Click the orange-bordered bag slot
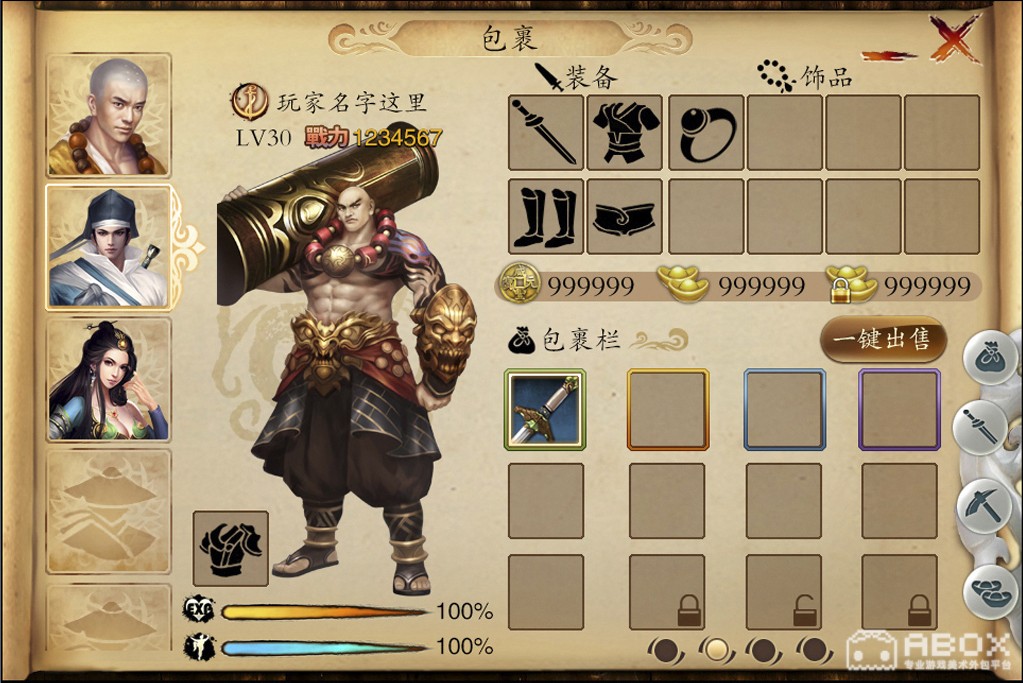The image size is (1023, 683). [668, 409]
